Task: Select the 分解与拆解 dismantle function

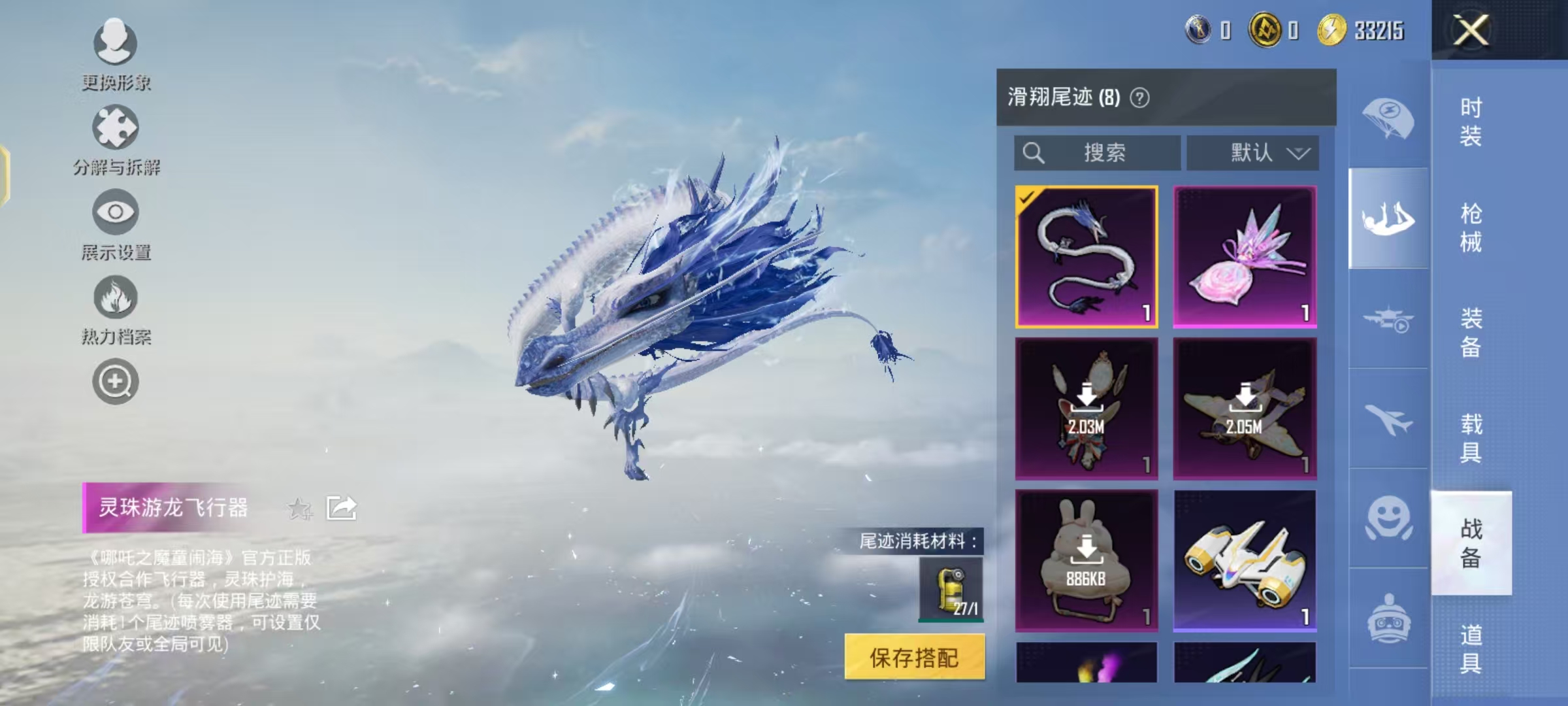Action: pos(115,134)
